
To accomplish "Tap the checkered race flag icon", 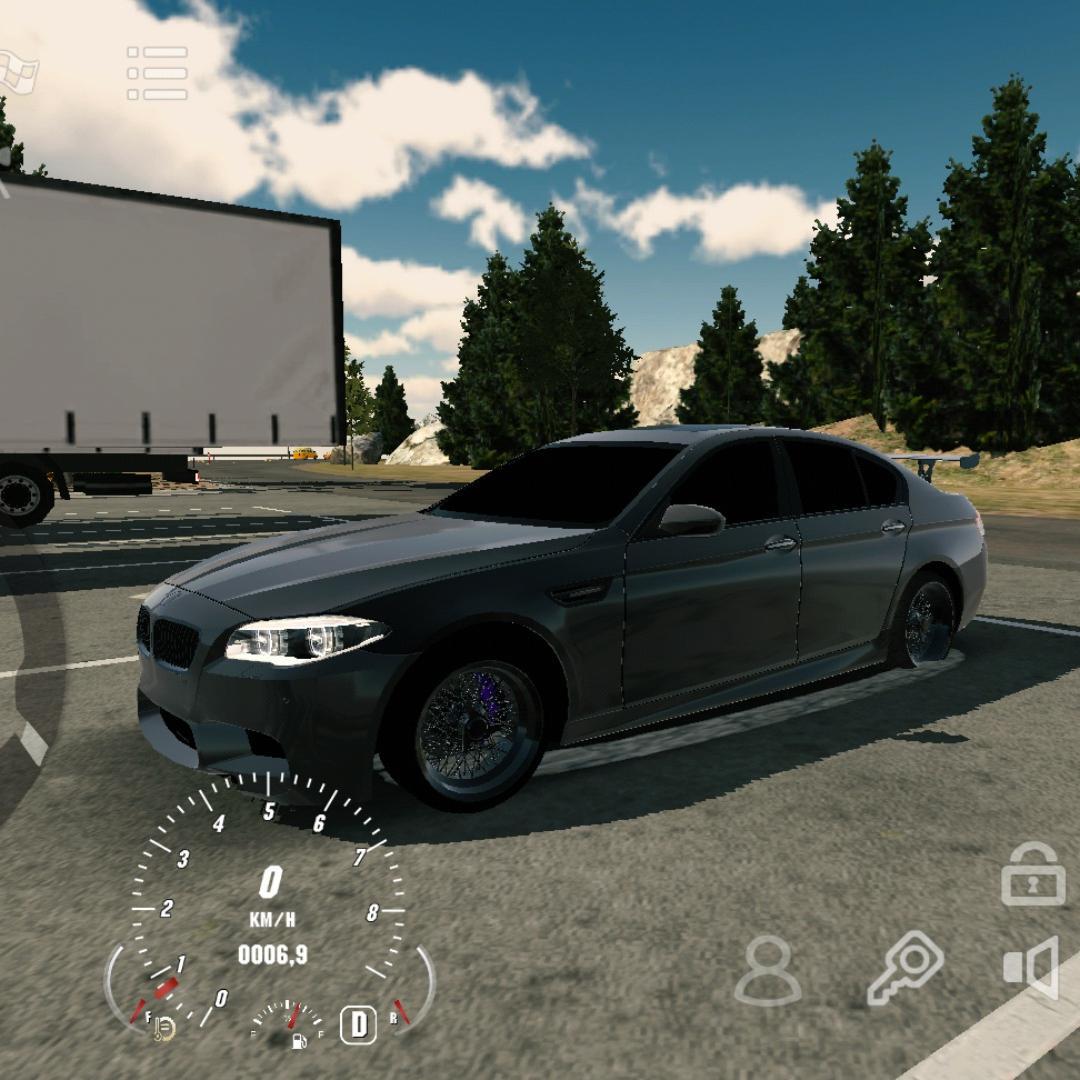I will click(x=18, y=72).
